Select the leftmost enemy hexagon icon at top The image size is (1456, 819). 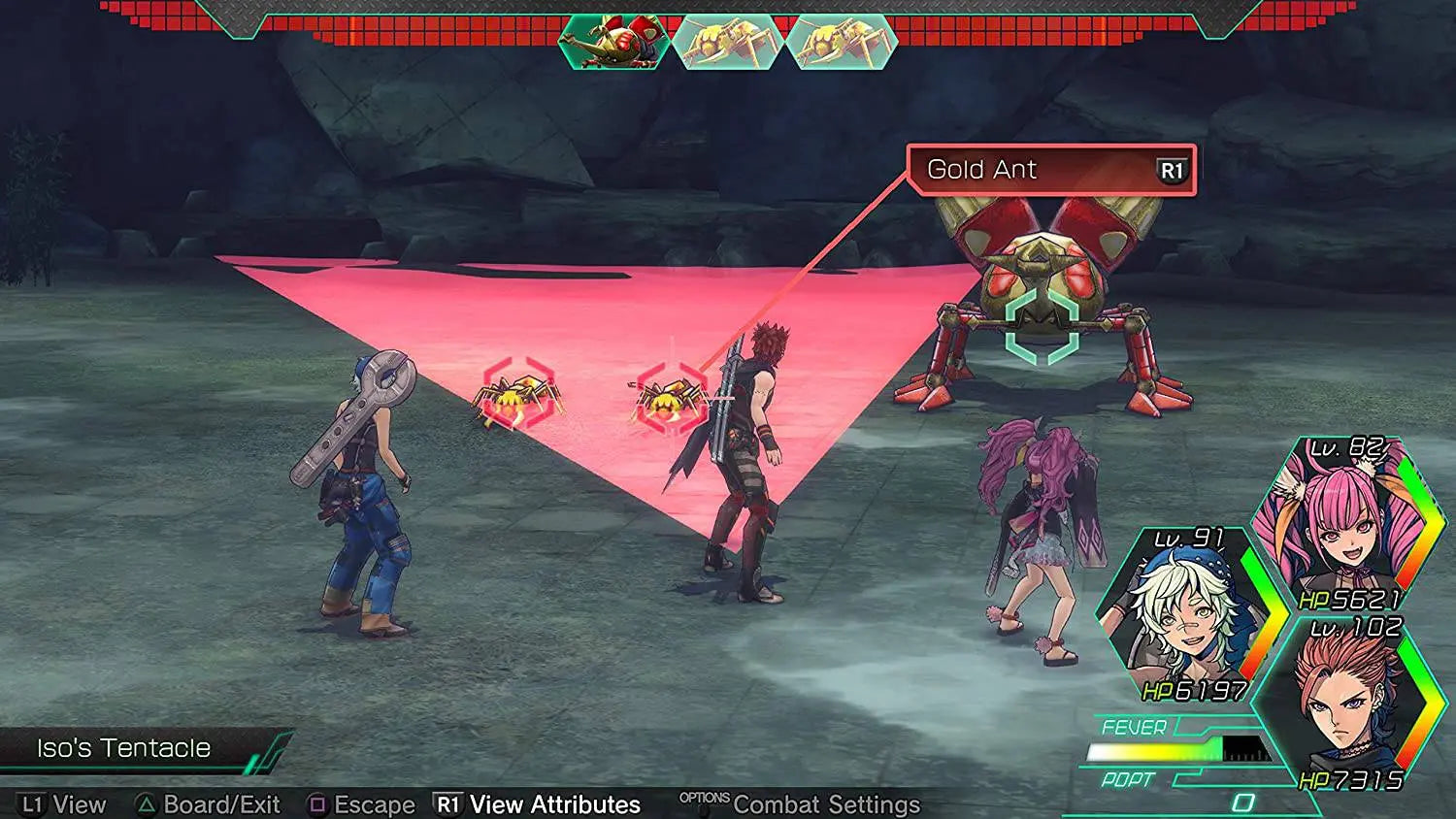pos(613,44)
